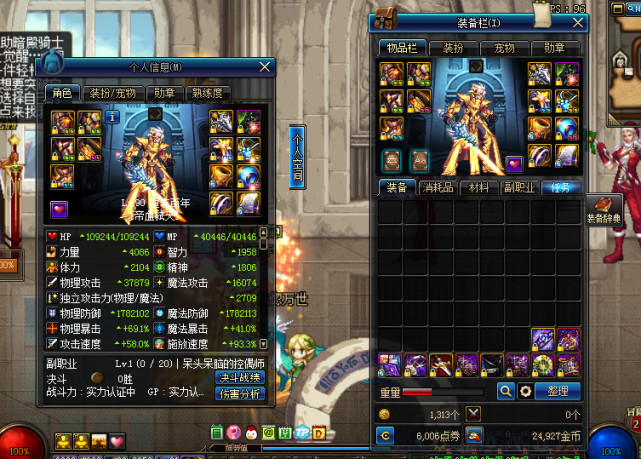Screen dimensions: 641x459
Task: Open the 勋章 tab in character info
Action: point(163,93)
